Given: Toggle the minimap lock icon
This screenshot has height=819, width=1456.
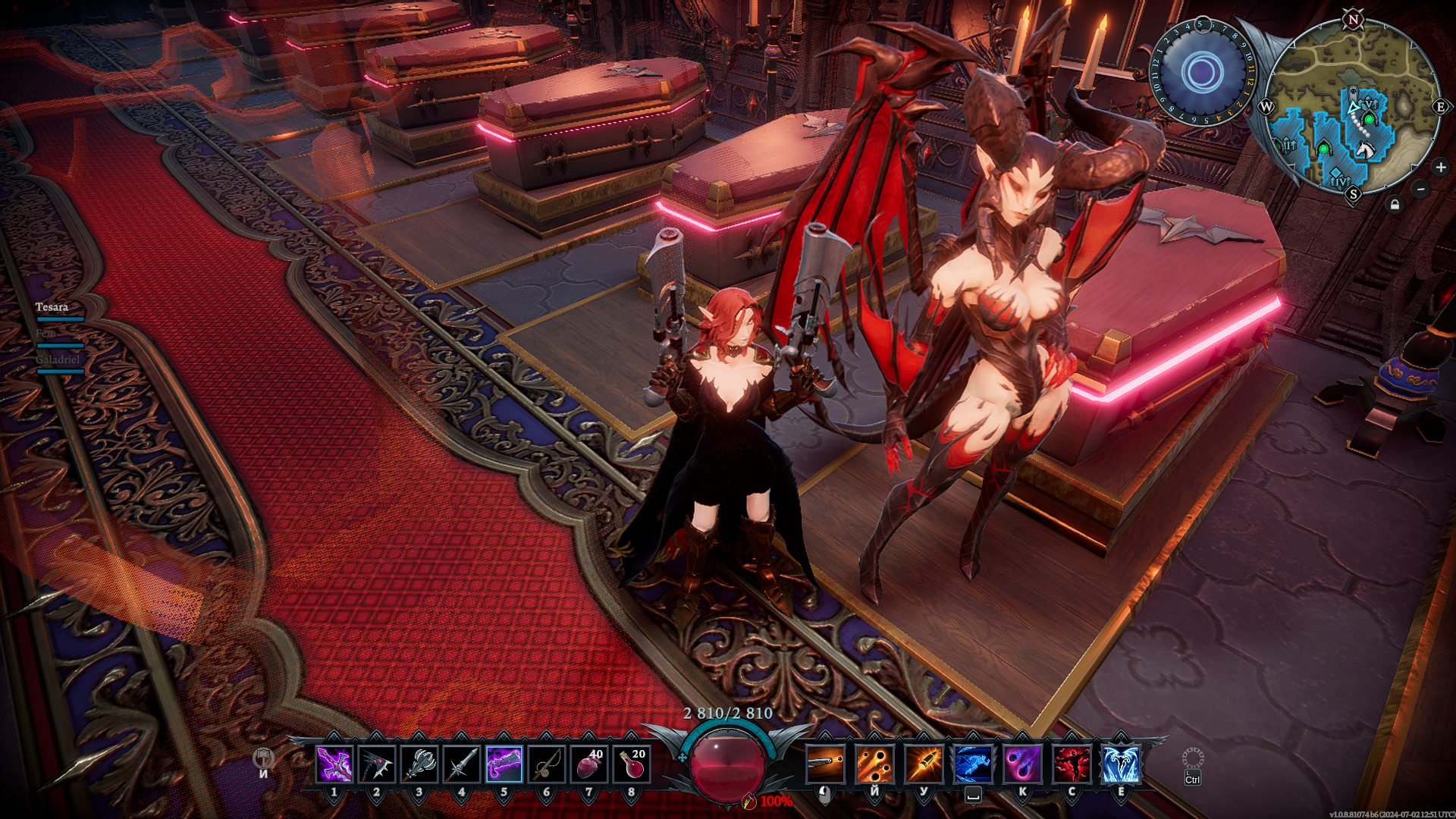Looking at the screenshot, I should point(1395,204).
